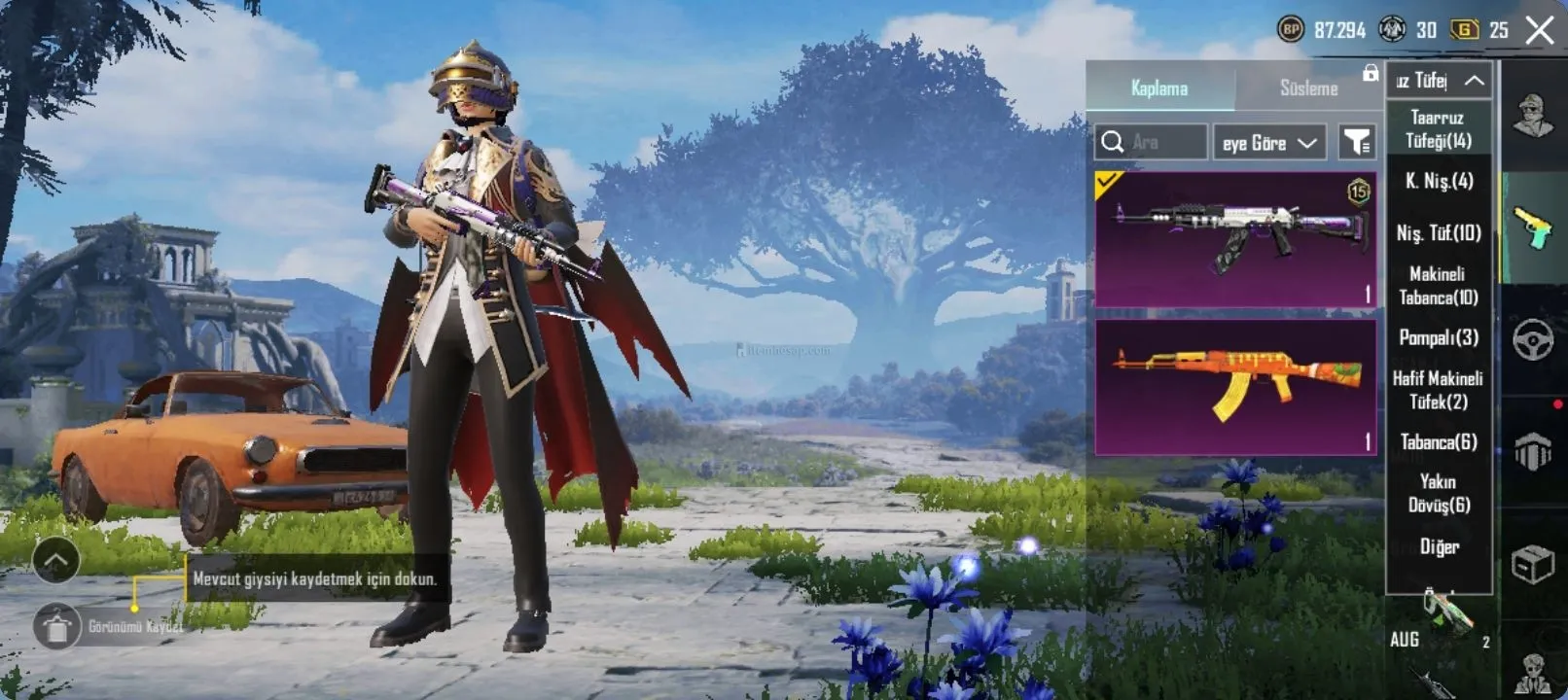Open the vehicle steering wheel section
1568x700 pixels.
coord(1533,340)
